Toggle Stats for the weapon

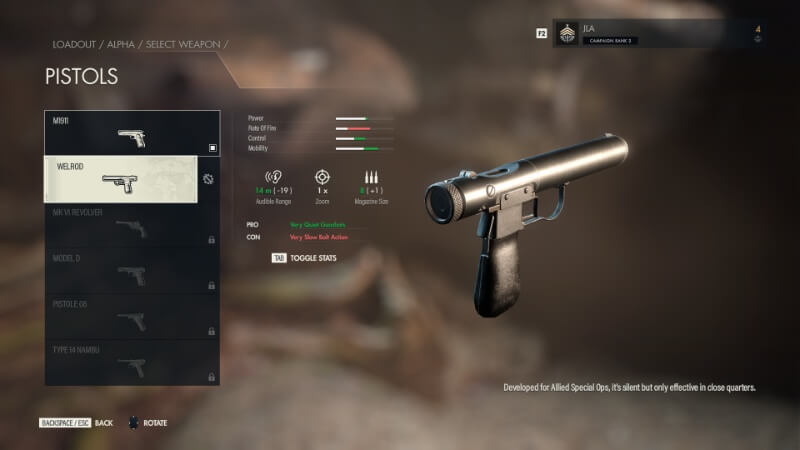click(304, 258)
